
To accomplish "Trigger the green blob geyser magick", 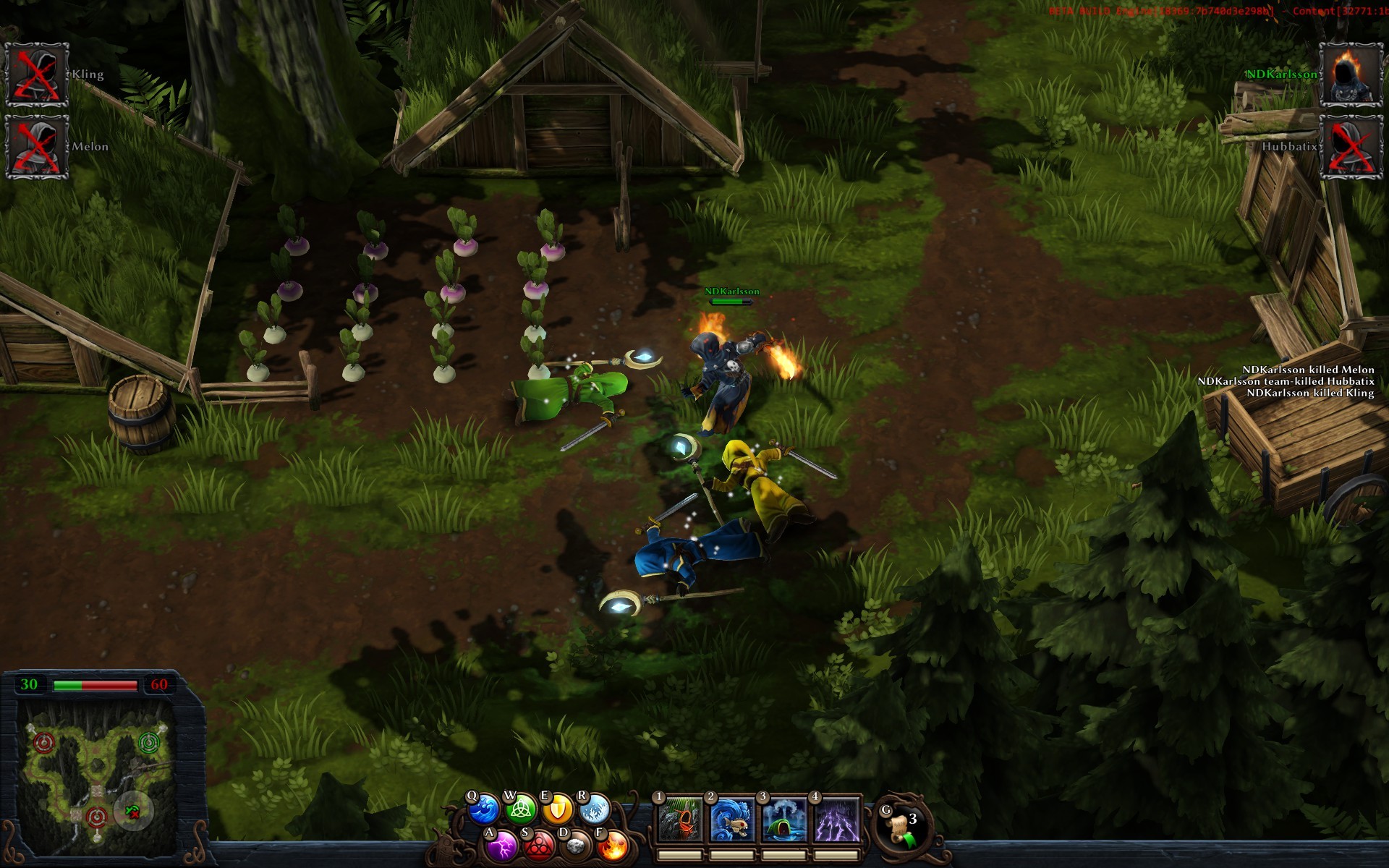I will pos(784,820).
